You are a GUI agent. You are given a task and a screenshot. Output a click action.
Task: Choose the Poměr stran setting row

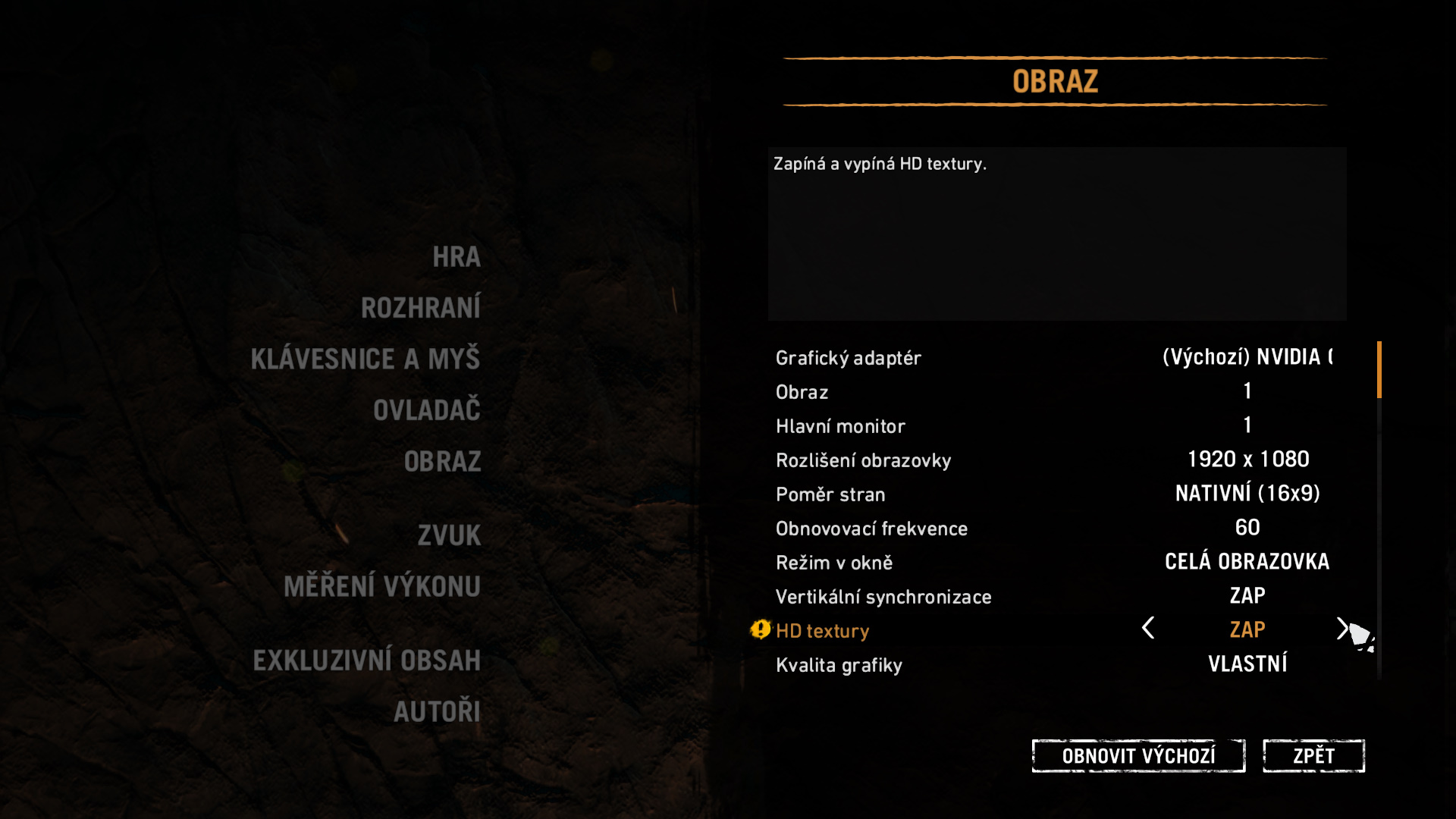(830, 494)
